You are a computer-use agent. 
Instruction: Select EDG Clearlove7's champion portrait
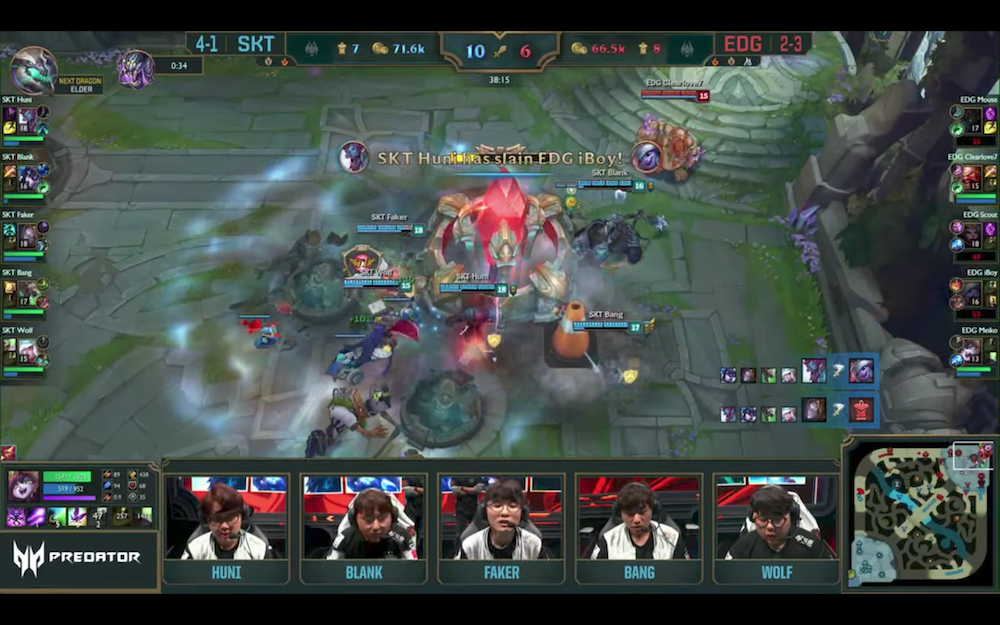(972, 178)
